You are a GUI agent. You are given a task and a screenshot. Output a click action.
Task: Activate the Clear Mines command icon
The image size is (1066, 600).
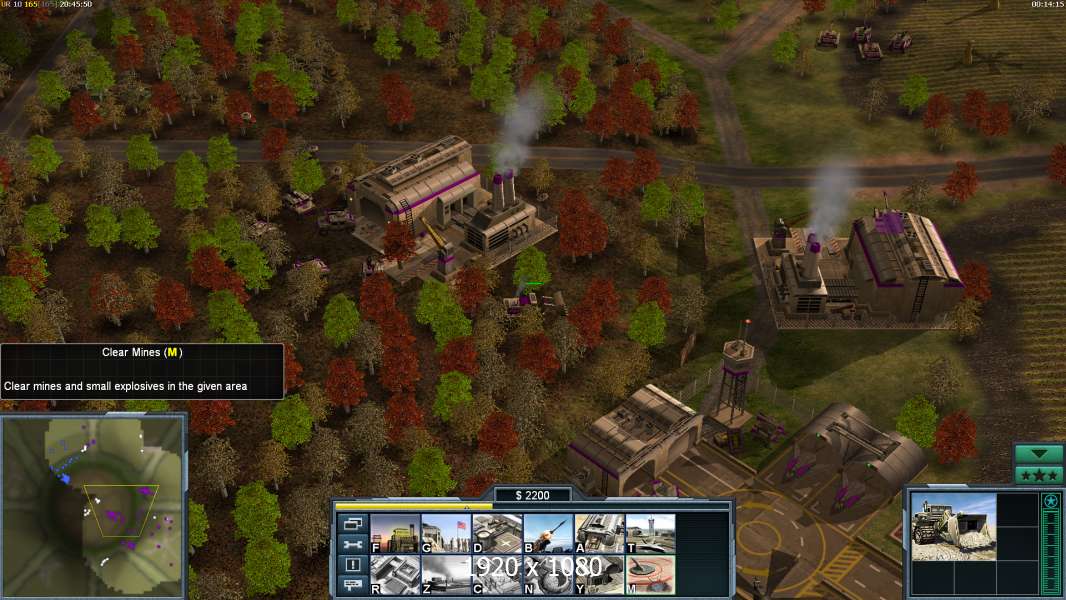[650, 573]
